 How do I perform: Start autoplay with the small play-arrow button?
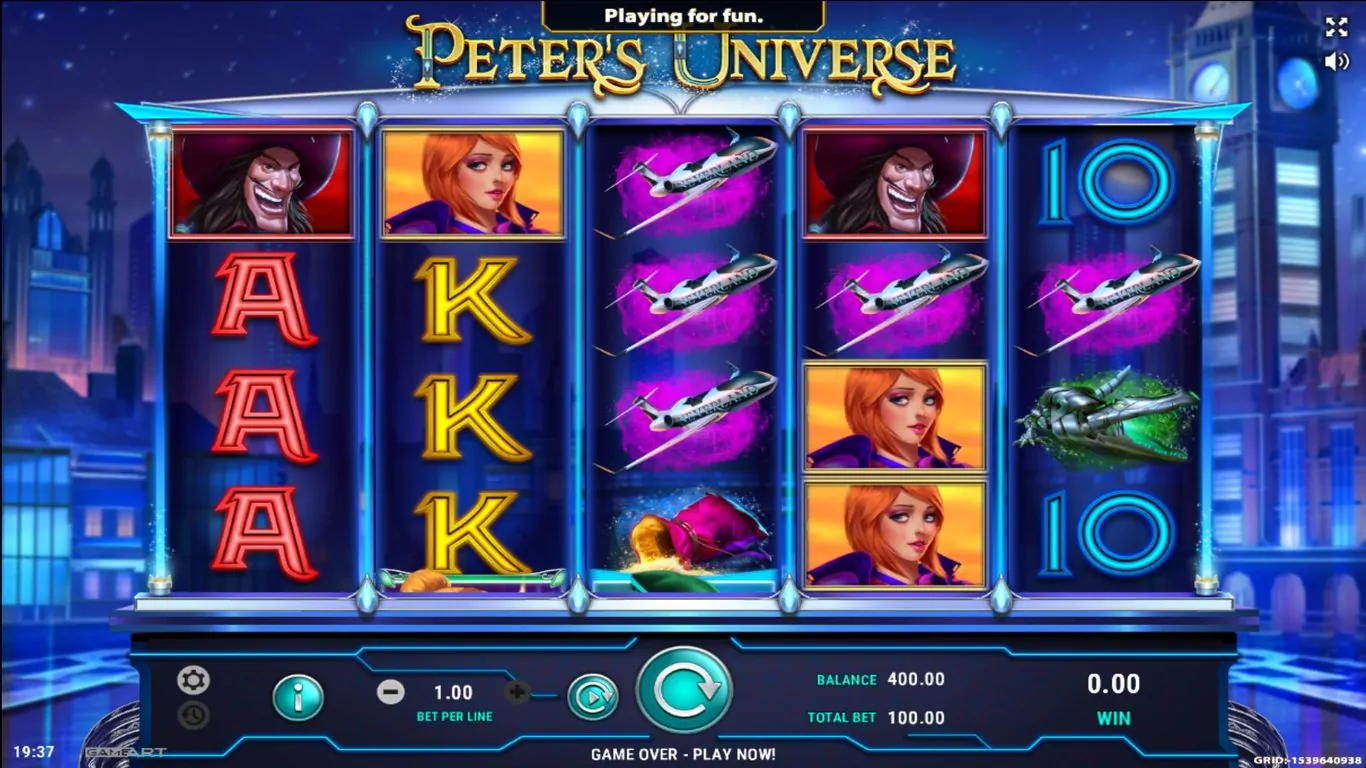[x=593, y=697]
